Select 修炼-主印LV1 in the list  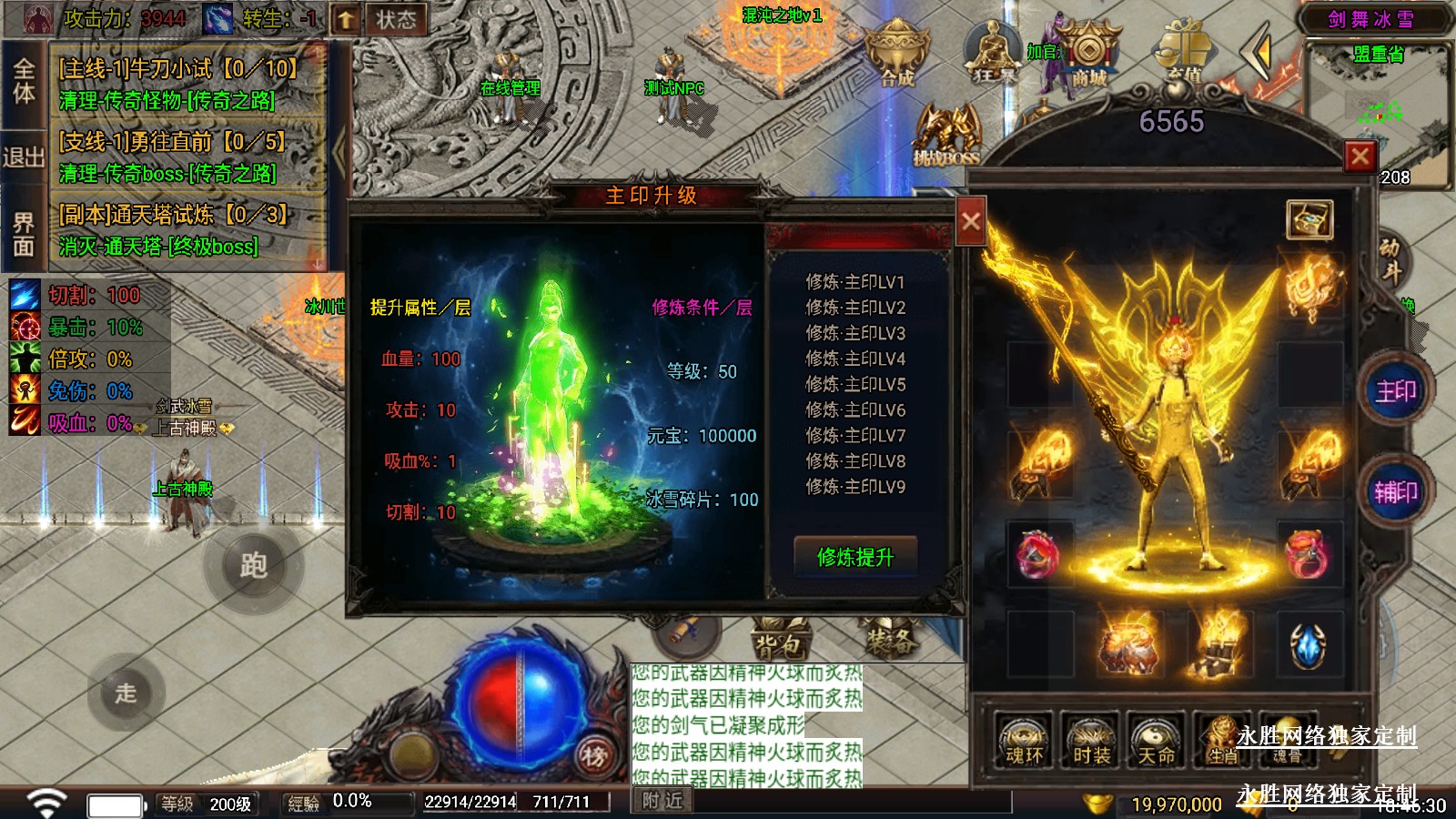point(854,282)
